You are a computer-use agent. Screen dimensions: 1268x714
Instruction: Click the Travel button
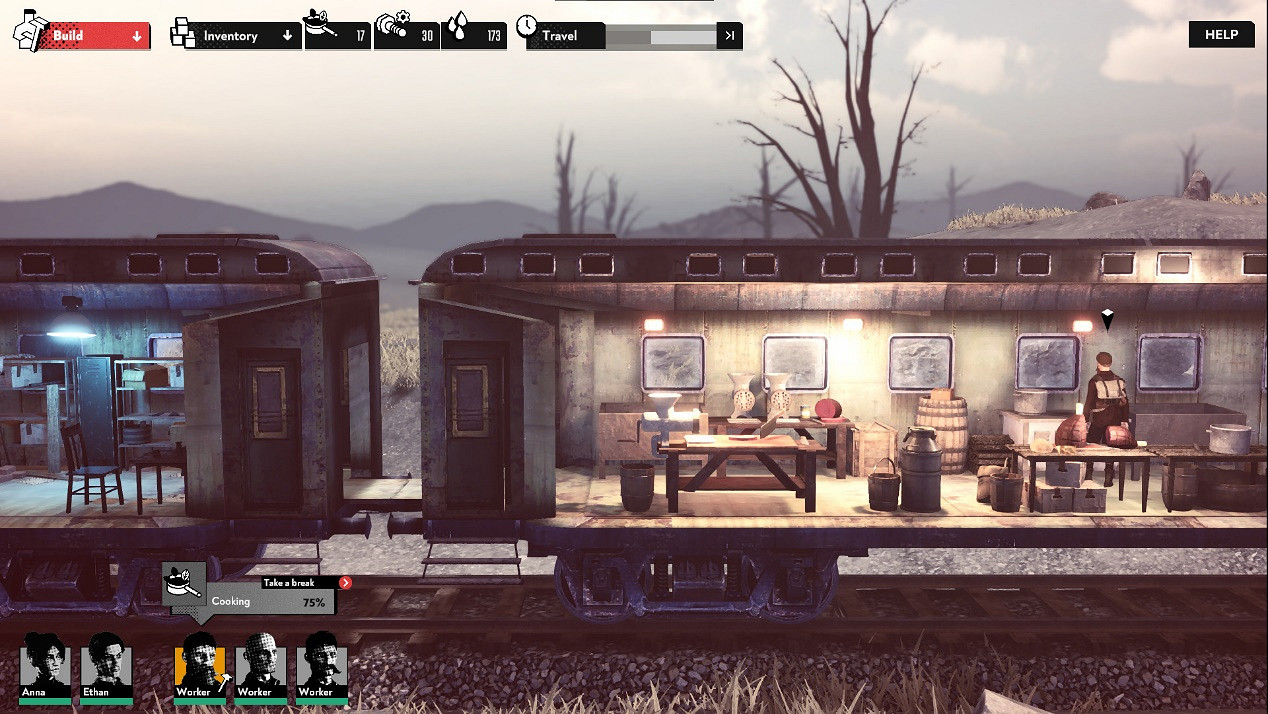point(564,36)
